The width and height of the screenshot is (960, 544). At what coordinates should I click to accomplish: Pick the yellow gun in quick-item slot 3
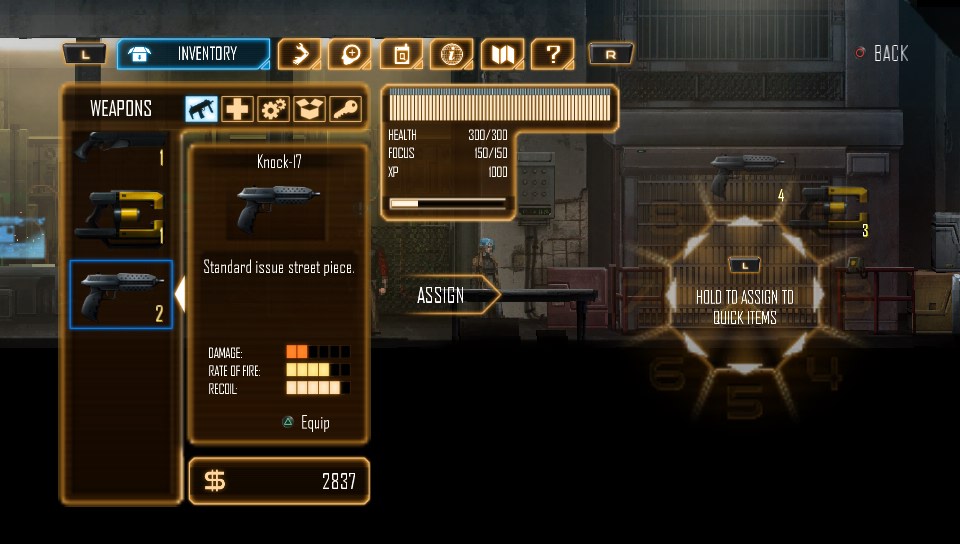pos(832,205)
